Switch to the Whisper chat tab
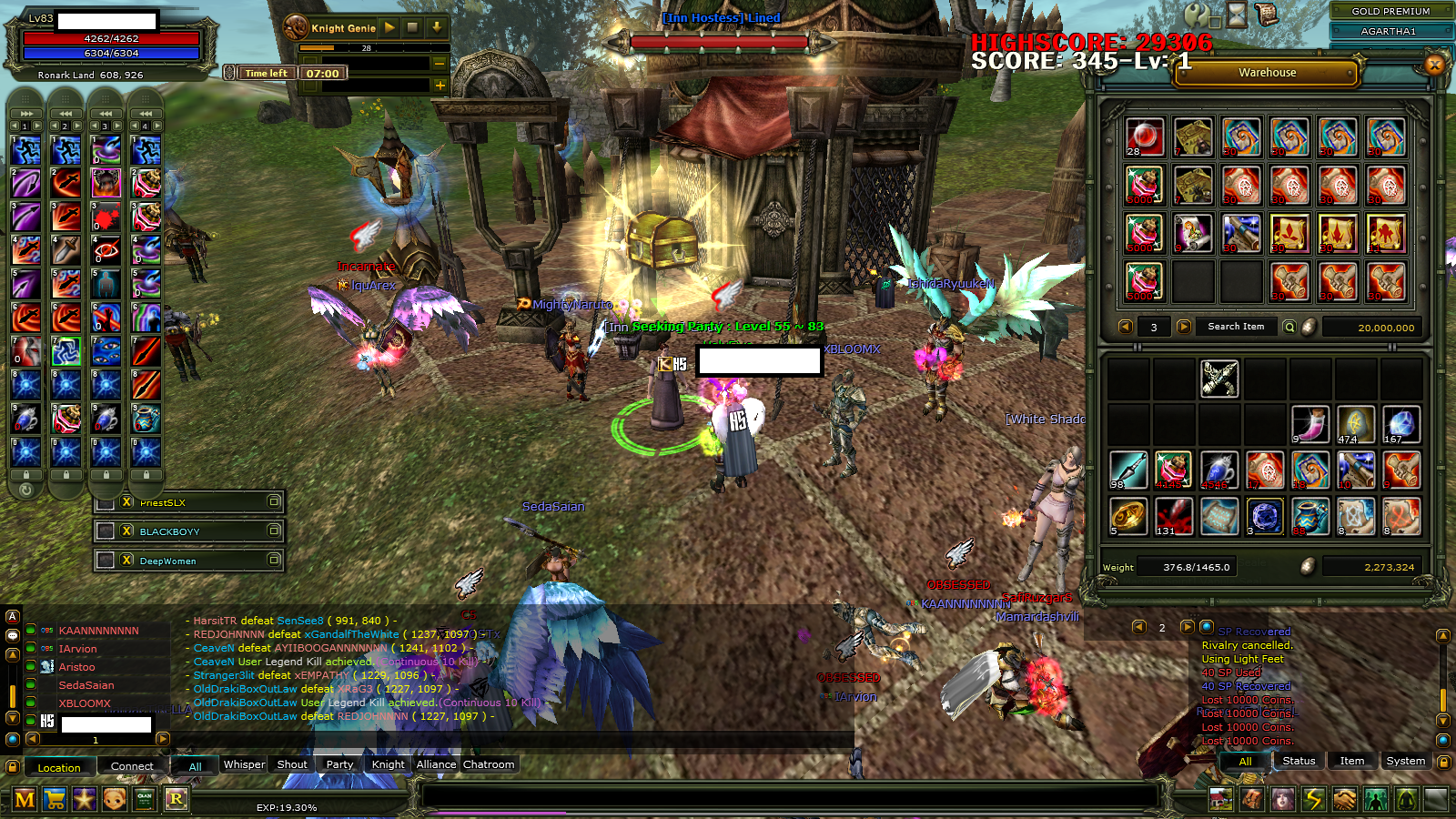The height and width of the screenshot is (819, 1456). (244, 764)
